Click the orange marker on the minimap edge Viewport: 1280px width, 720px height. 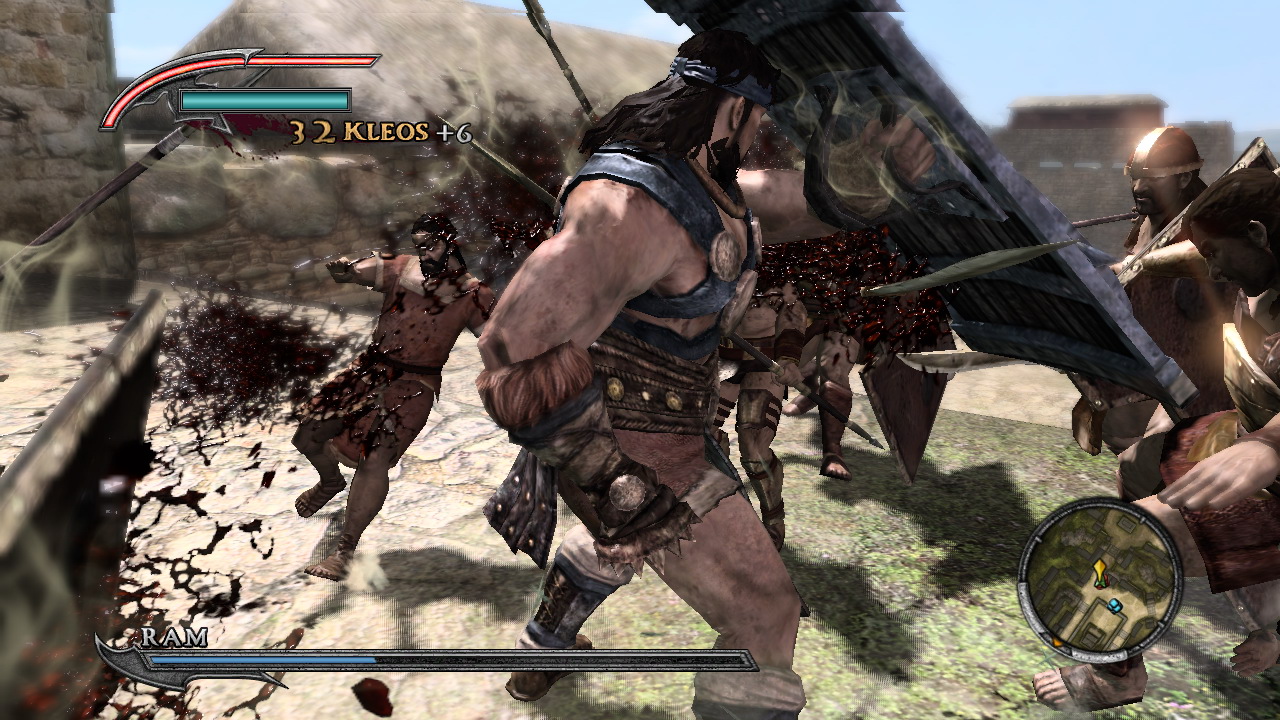coord(1057,642)
